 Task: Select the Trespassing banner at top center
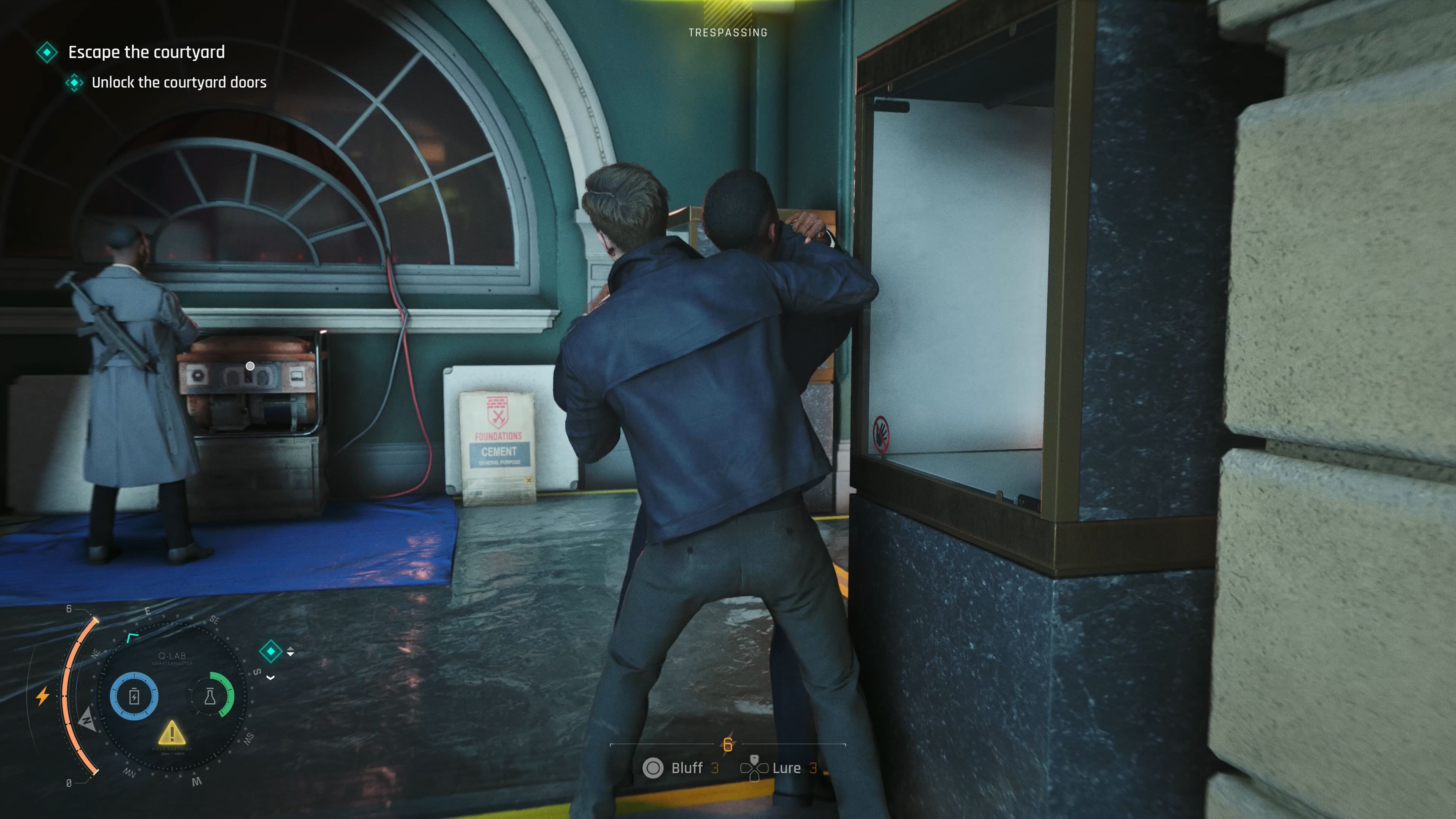728,32
